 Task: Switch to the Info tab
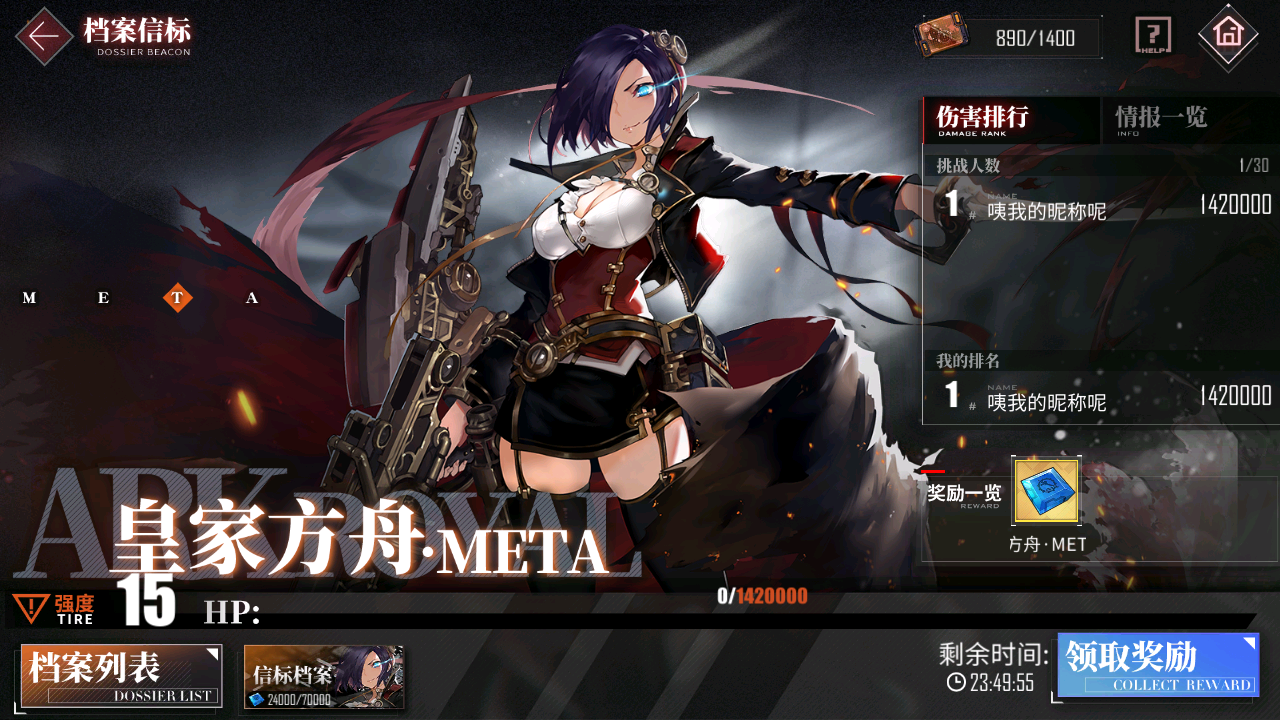(x=1162, y=119)
